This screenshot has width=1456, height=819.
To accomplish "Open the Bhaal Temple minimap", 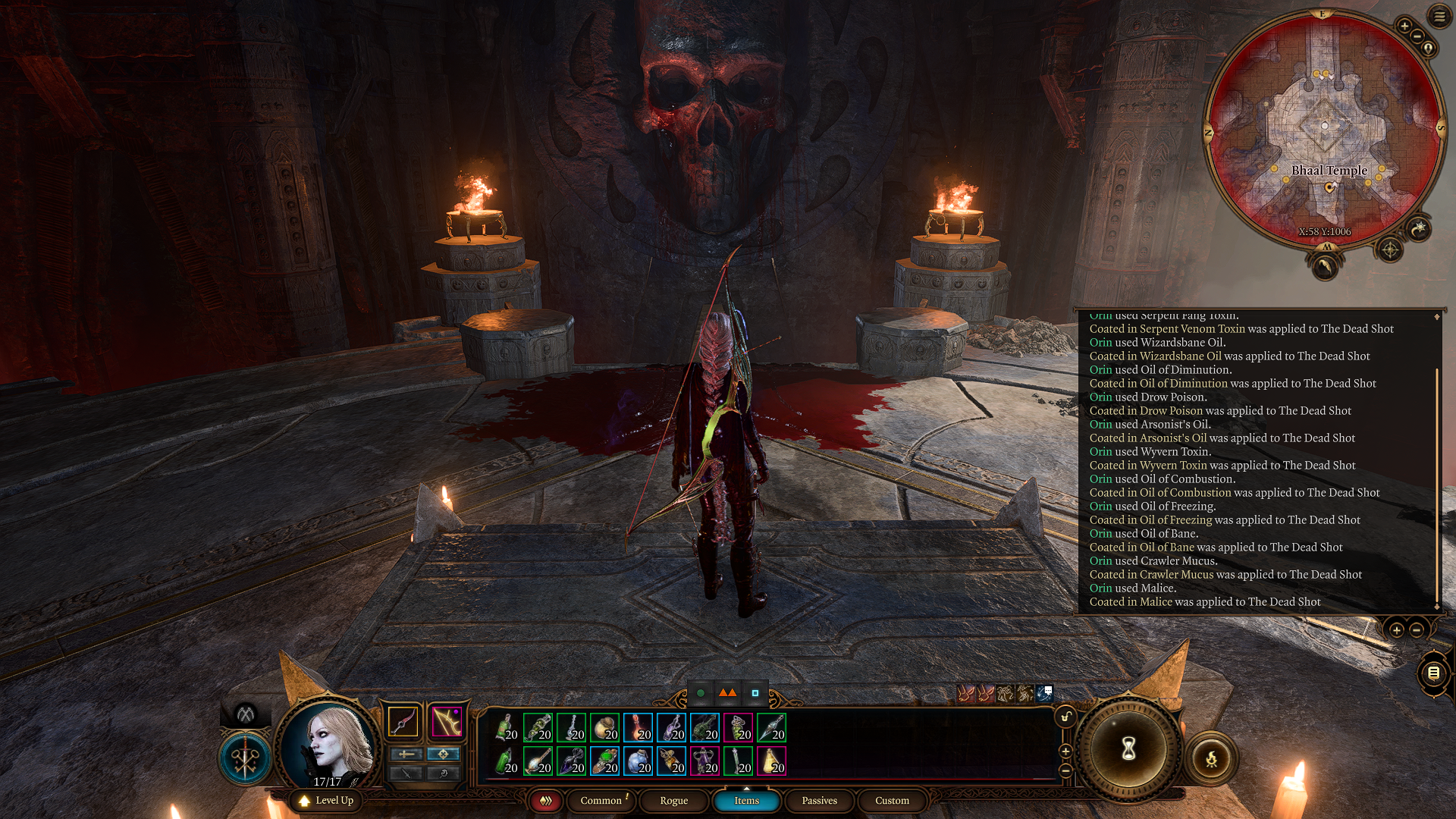I will [x=1325, y=129].
